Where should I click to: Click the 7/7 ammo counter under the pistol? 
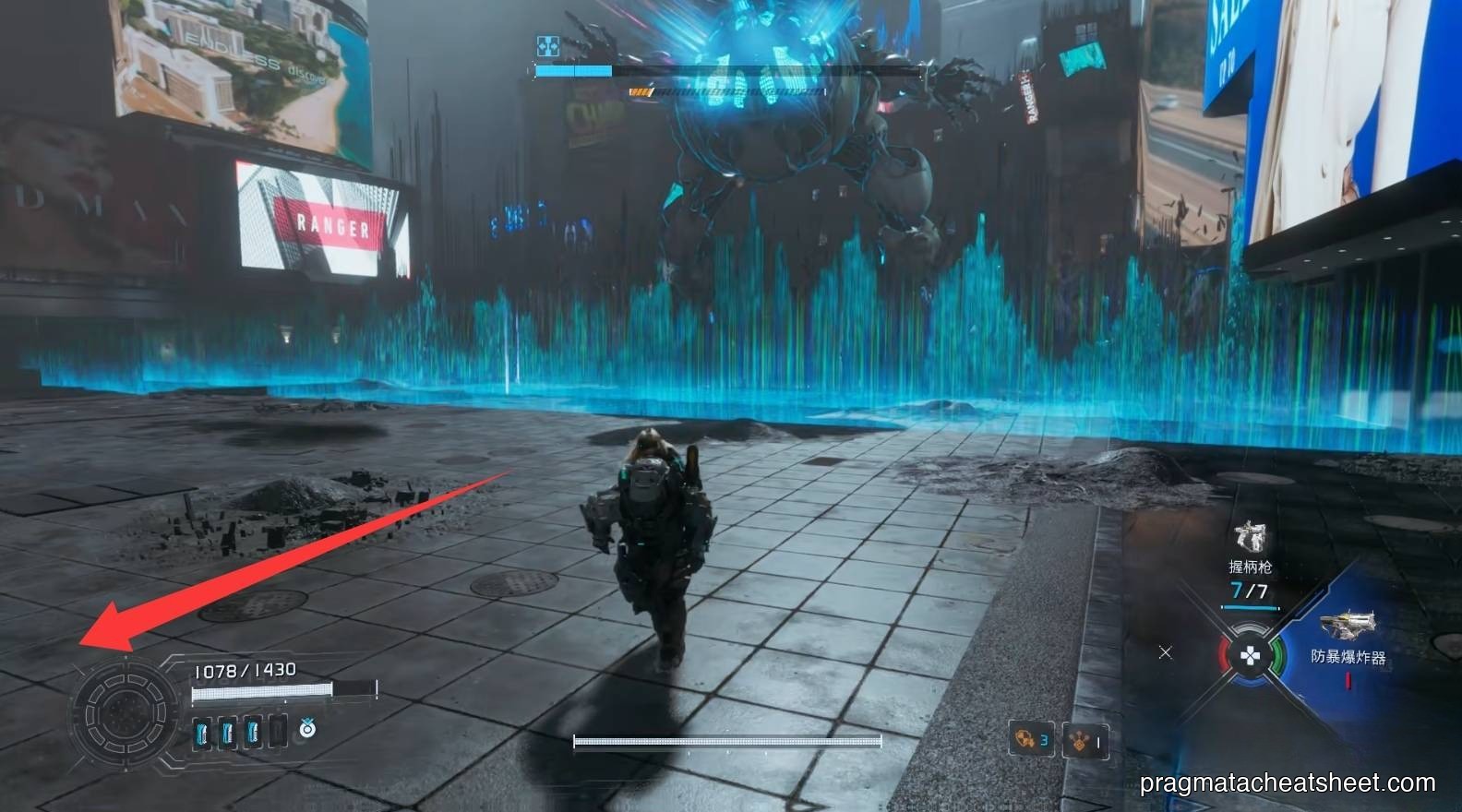coord(1249,588)
